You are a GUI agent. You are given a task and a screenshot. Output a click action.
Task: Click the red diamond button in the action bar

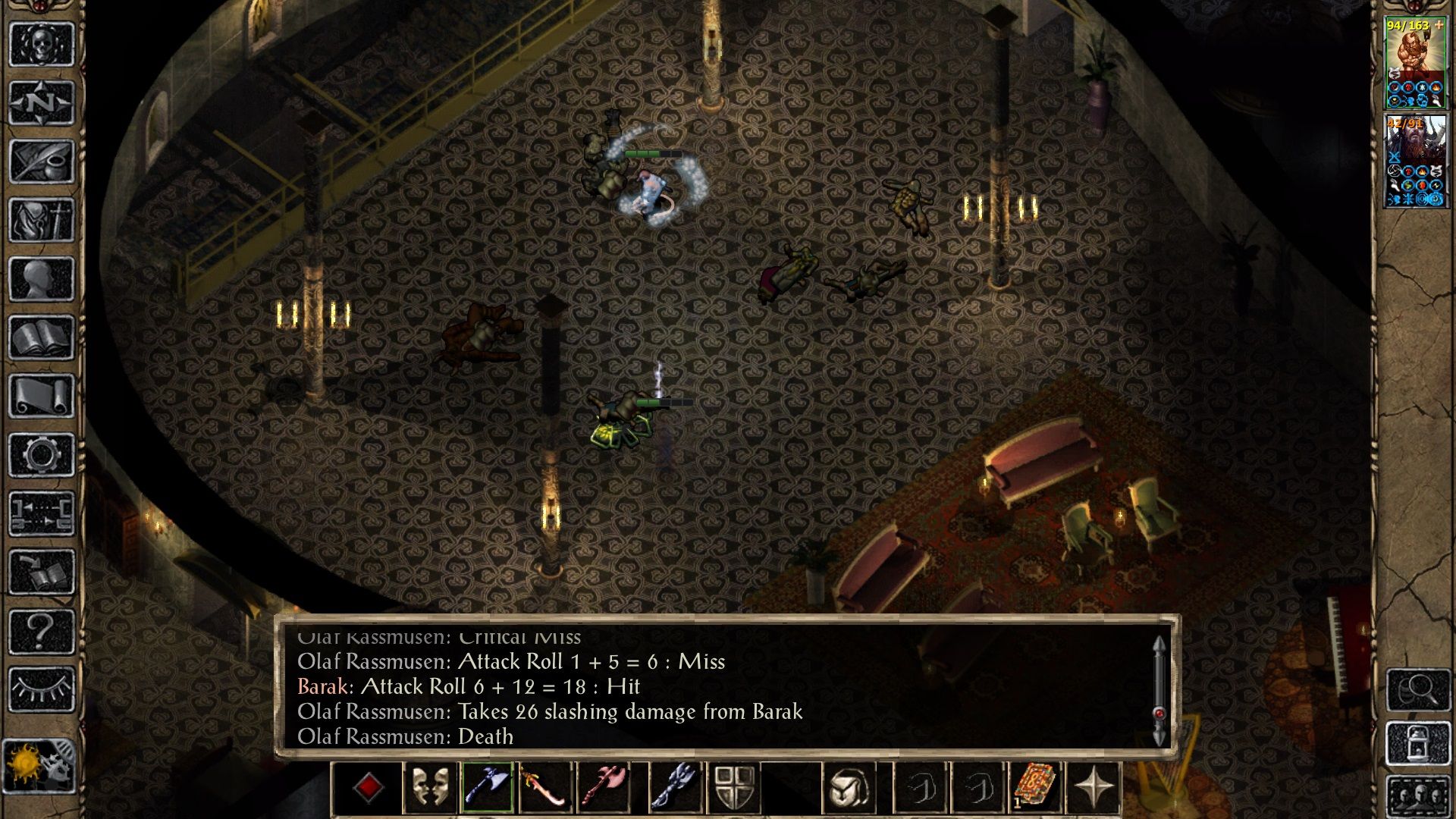point(369,788)
